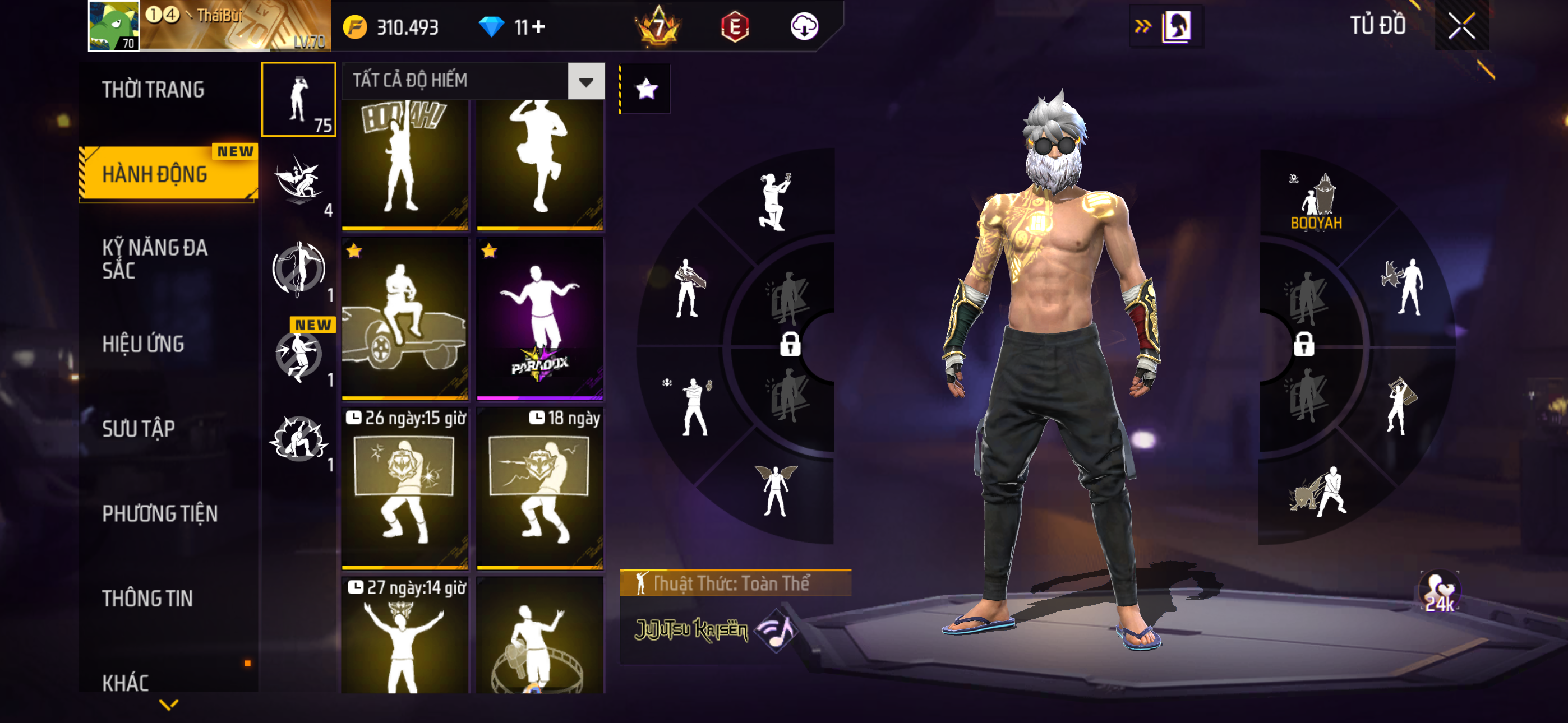Close the wardrobe screen

click(x=1461, y=26)
